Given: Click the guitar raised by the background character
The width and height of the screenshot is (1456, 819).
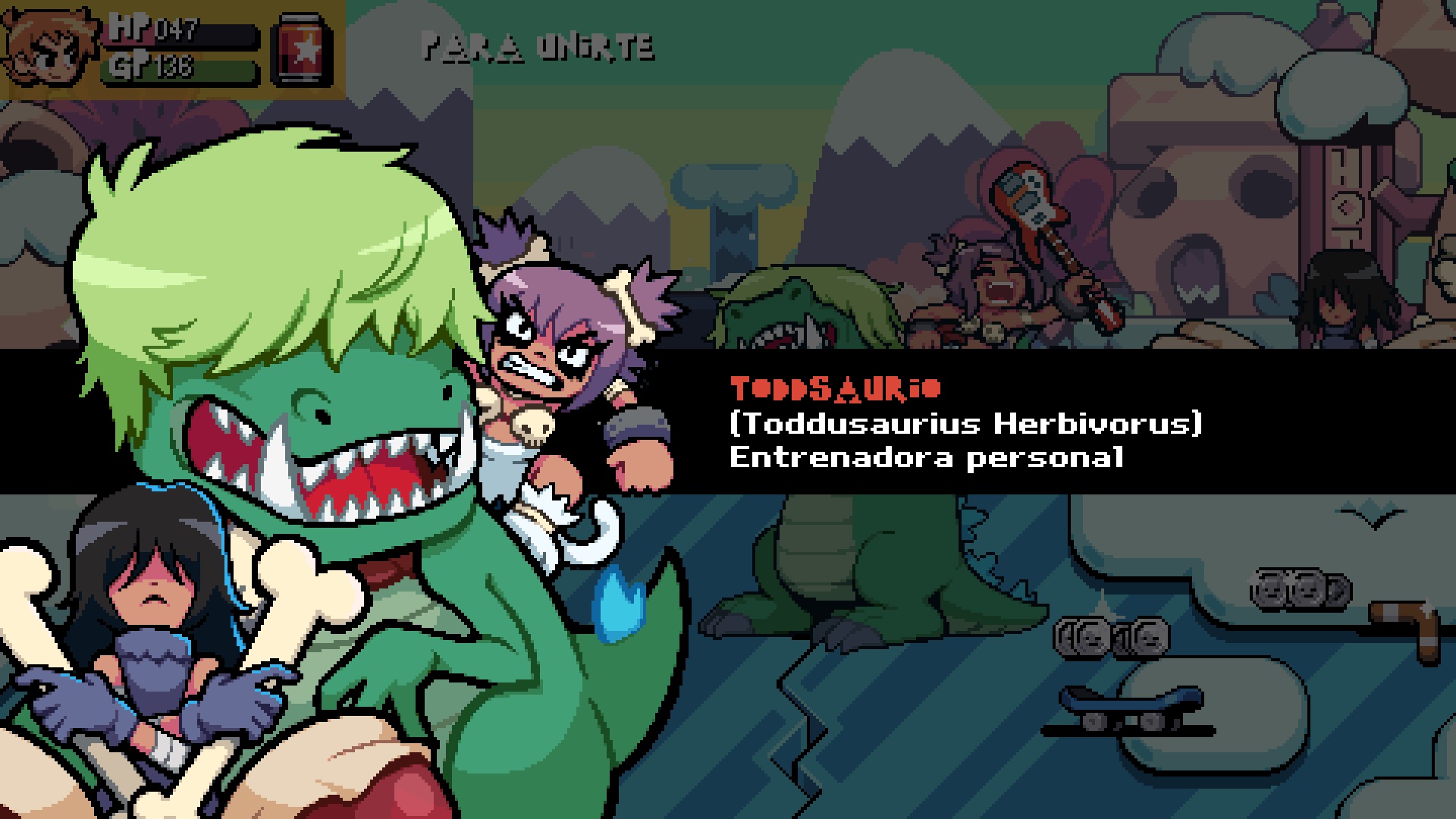Looking at the screenshot, I should point(1028,201).
